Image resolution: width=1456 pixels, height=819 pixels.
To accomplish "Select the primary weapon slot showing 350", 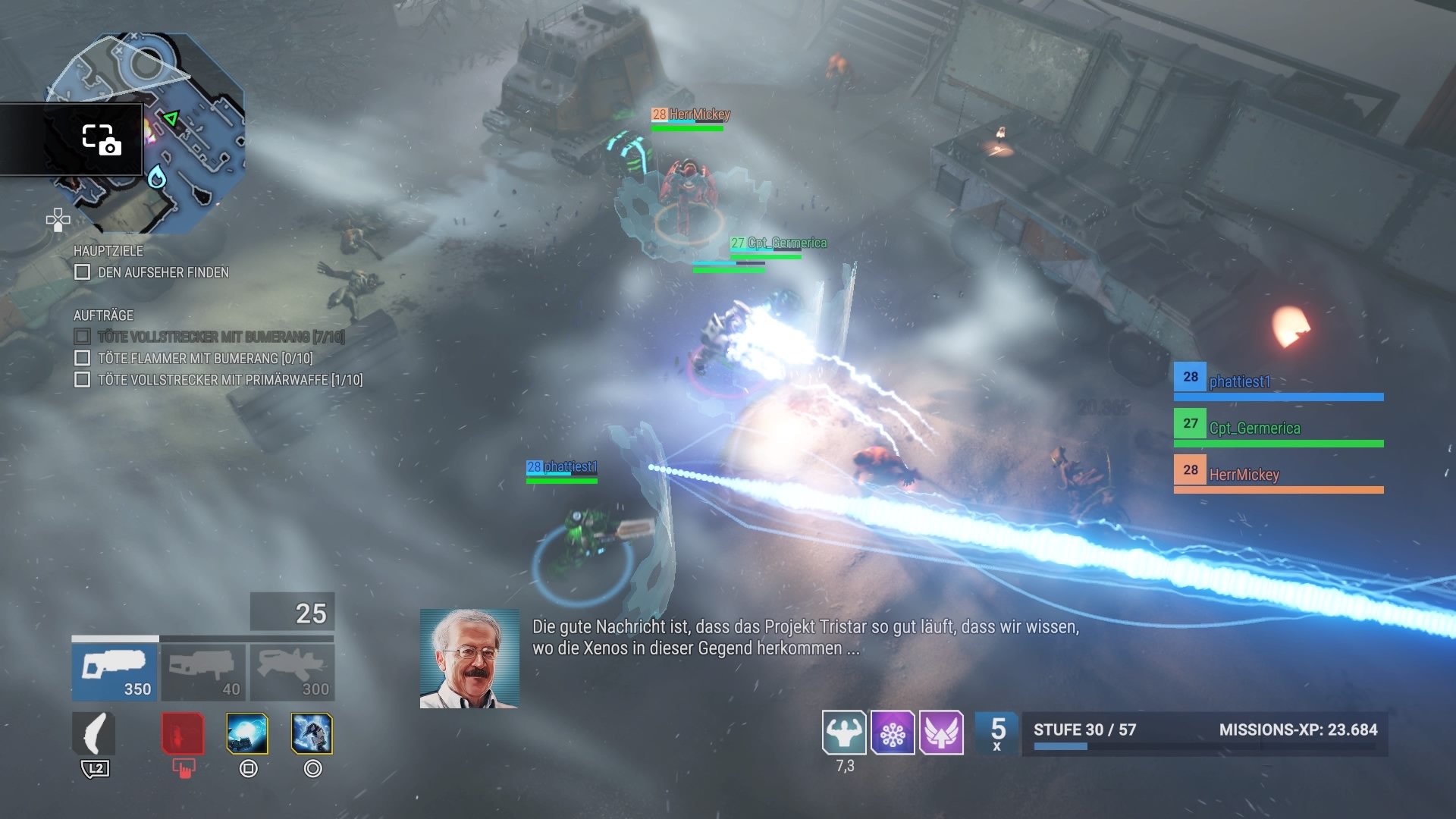I will click(115, 672).
